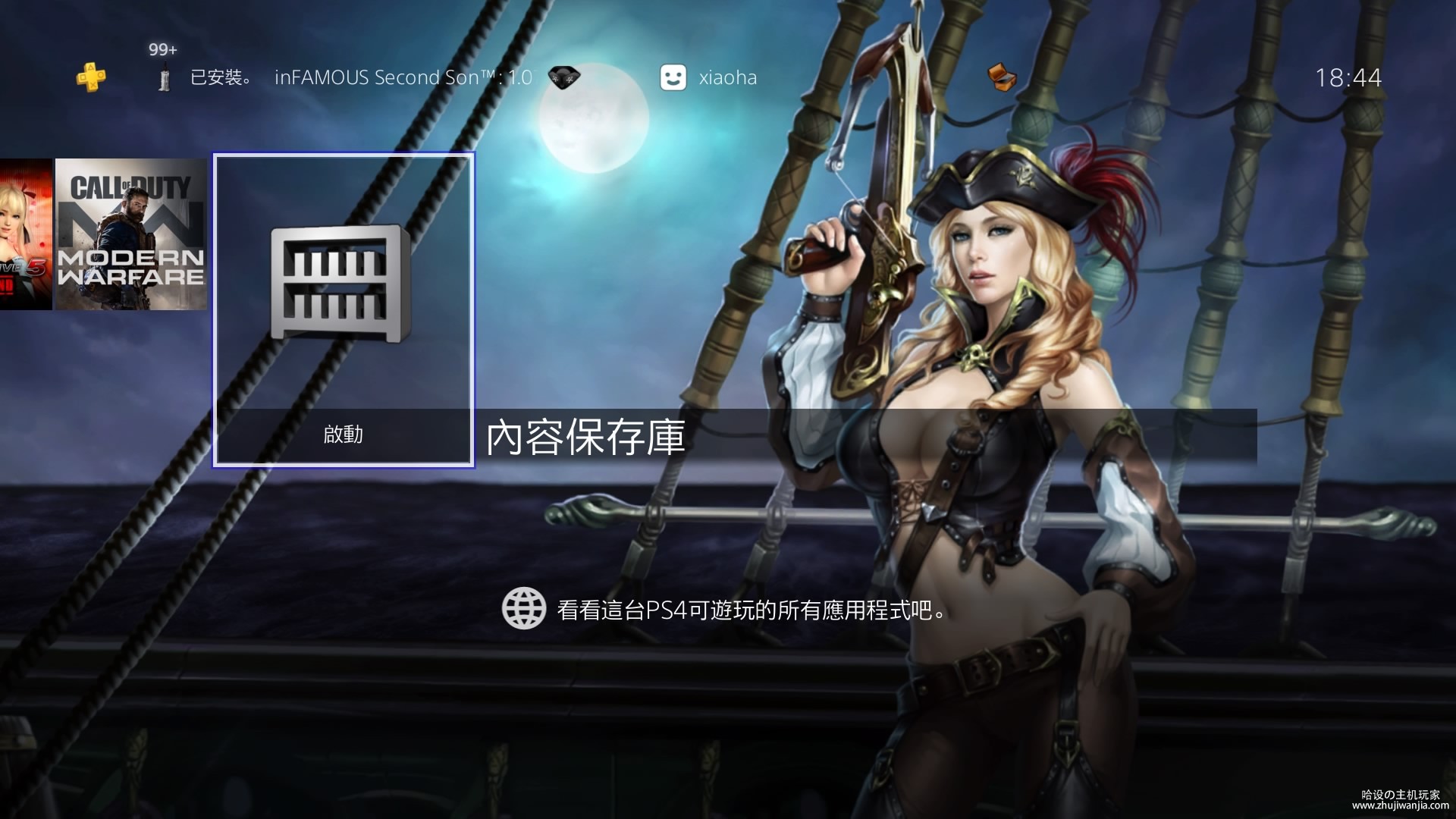The image size is (1456, 819).
Task: Launch the library with the 啟動 button
Action: click(344, 435)
